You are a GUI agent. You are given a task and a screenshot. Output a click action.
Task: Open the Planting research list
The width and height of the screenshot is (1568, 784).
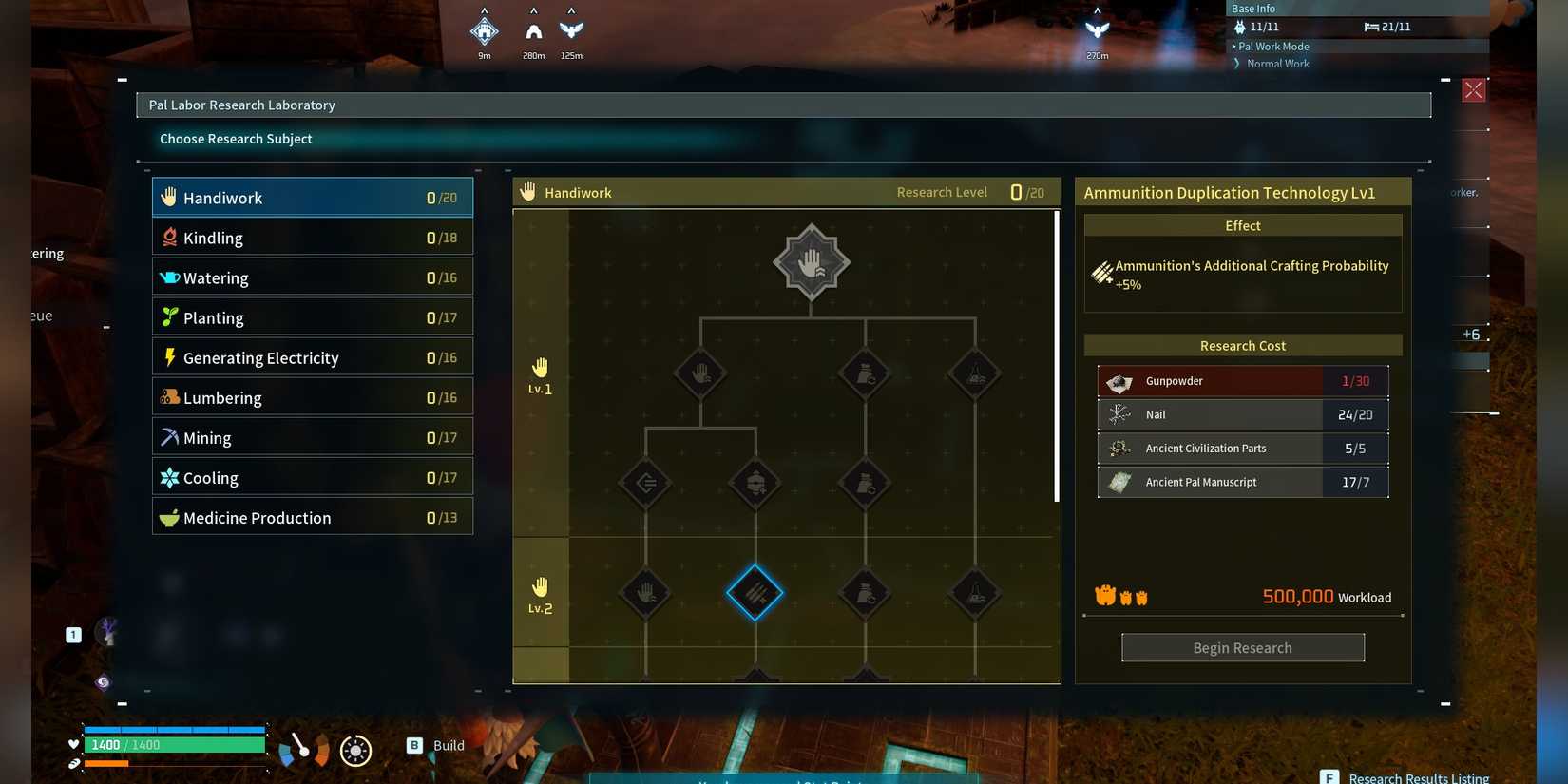(x=312, y=317)
